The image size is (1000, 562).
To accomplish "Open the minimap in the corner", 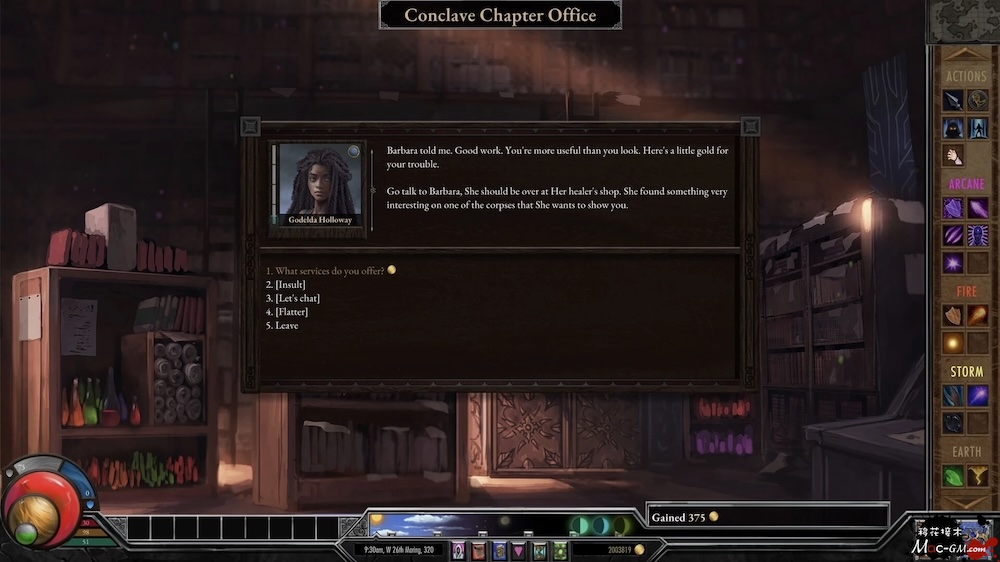I will pyautogui.click(x=963, y=21).
